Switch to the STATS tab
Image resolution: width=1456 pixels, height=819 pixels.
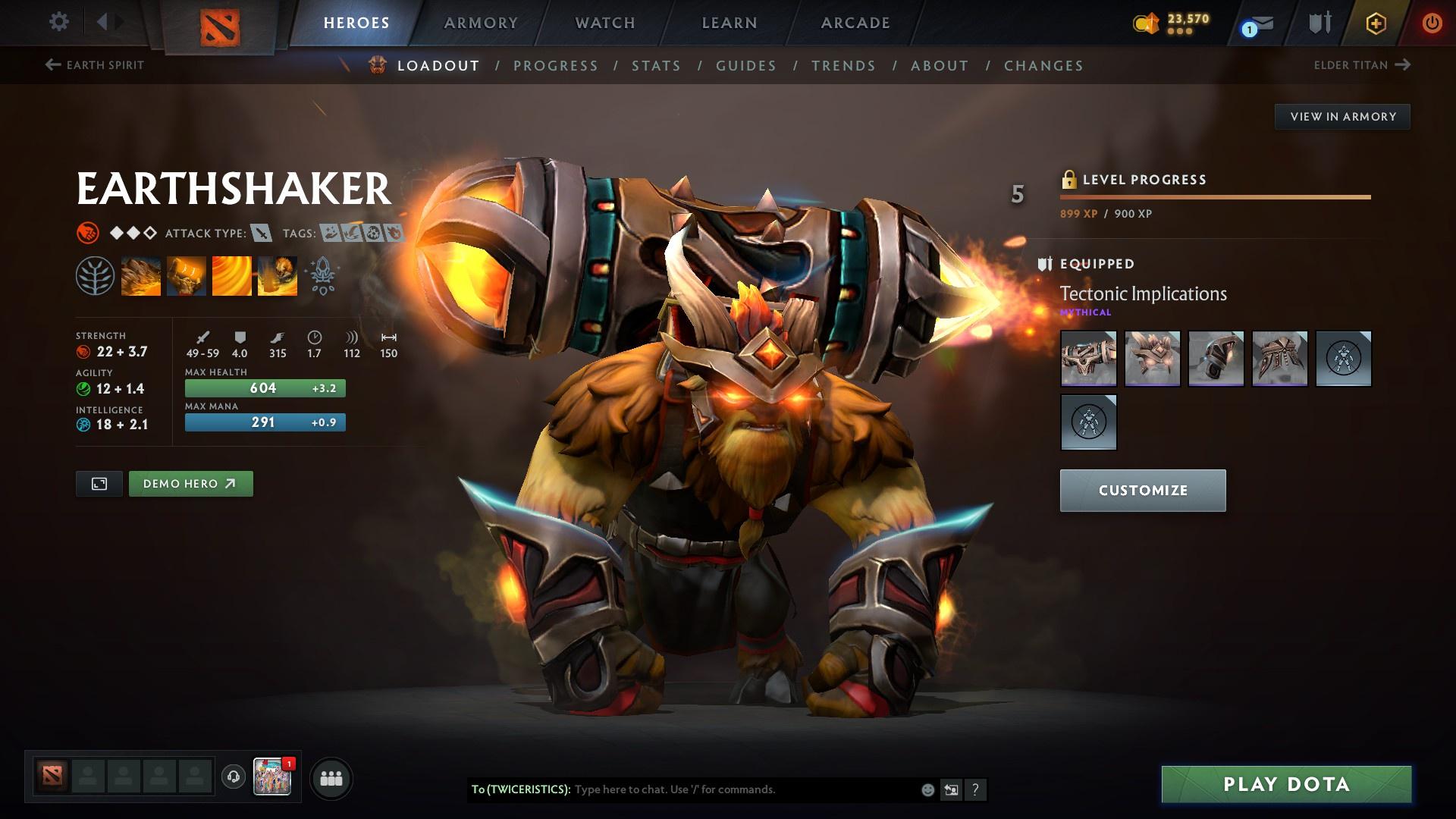tap(657, 66)
